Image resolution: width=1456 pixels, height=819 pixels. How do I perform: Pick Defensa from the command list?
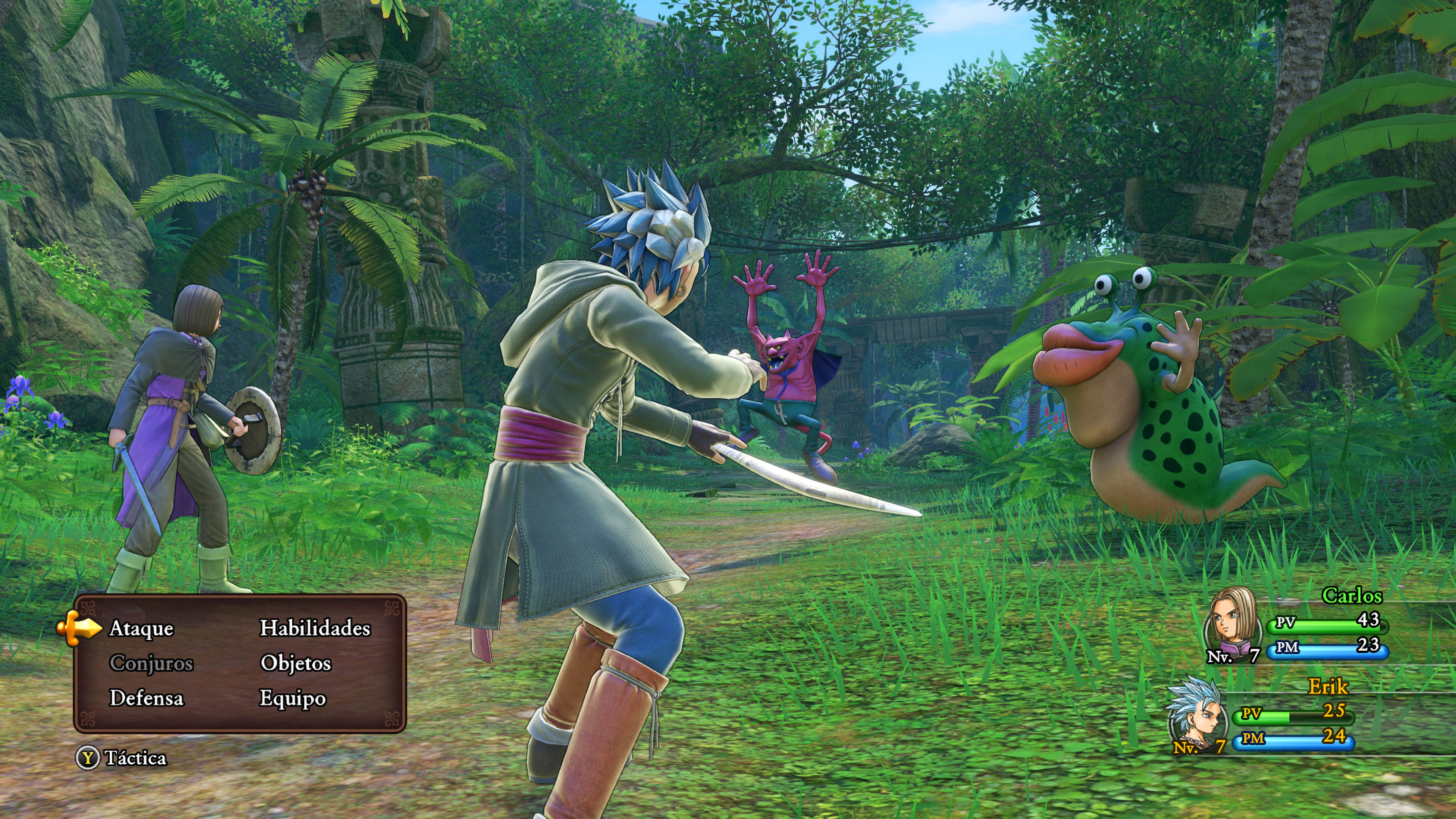point(146,698)
